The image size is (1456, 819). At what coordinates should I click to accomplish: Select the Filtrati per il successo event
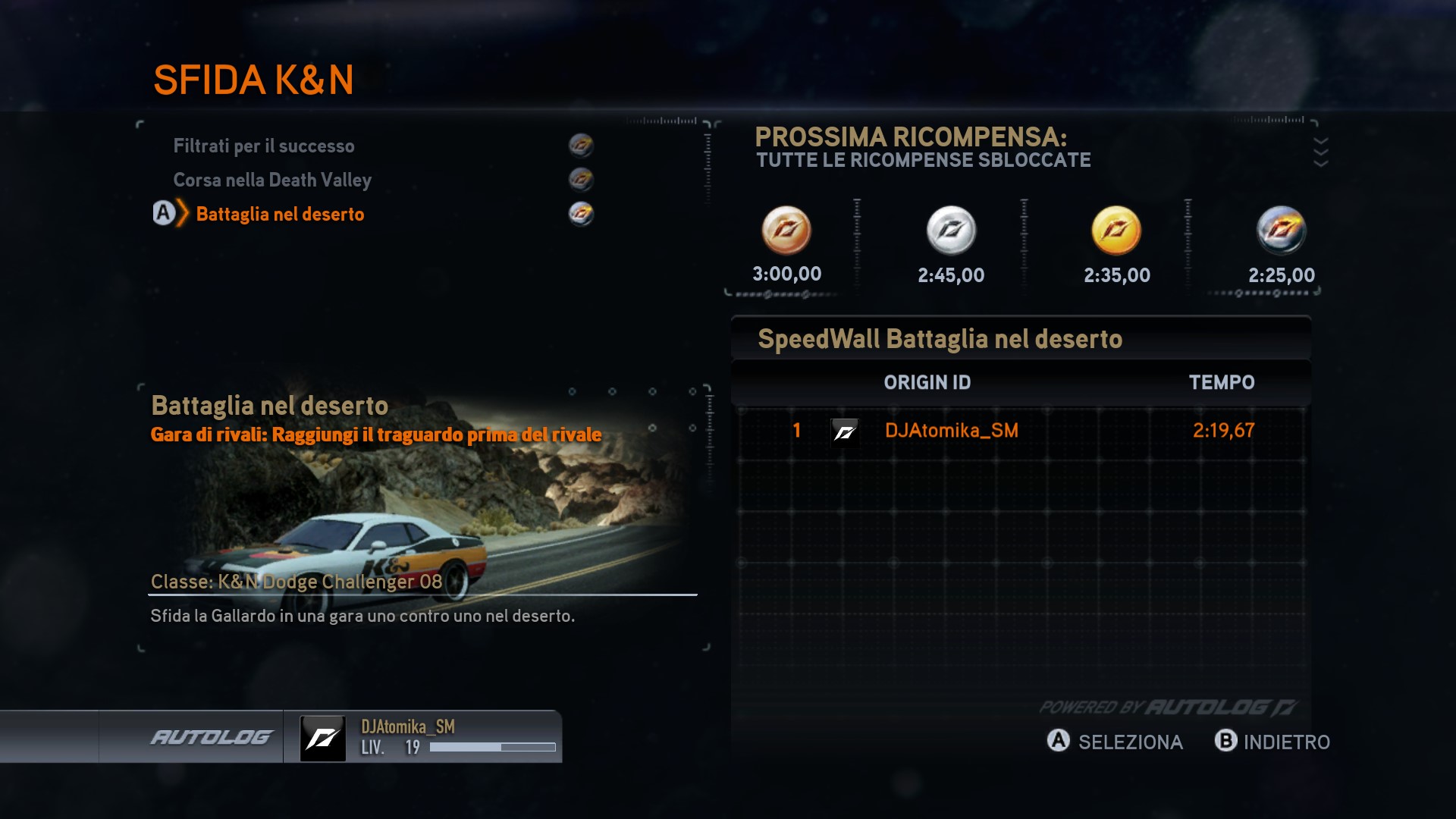pyautogui.click(x=264, y=146)
